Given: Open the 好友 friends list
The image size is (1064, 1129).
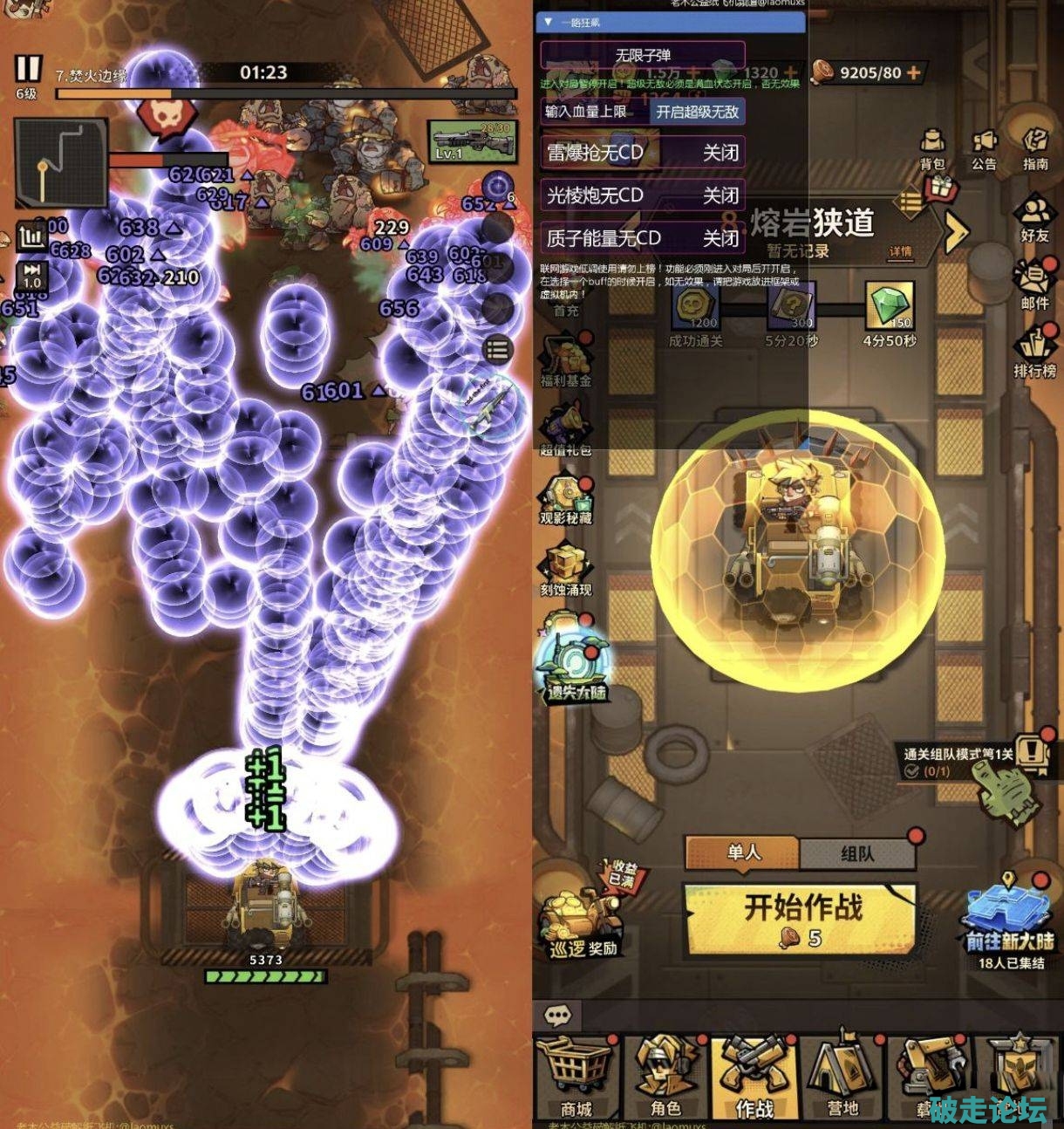Looking at the screenshot, I should coord(1034,219).
